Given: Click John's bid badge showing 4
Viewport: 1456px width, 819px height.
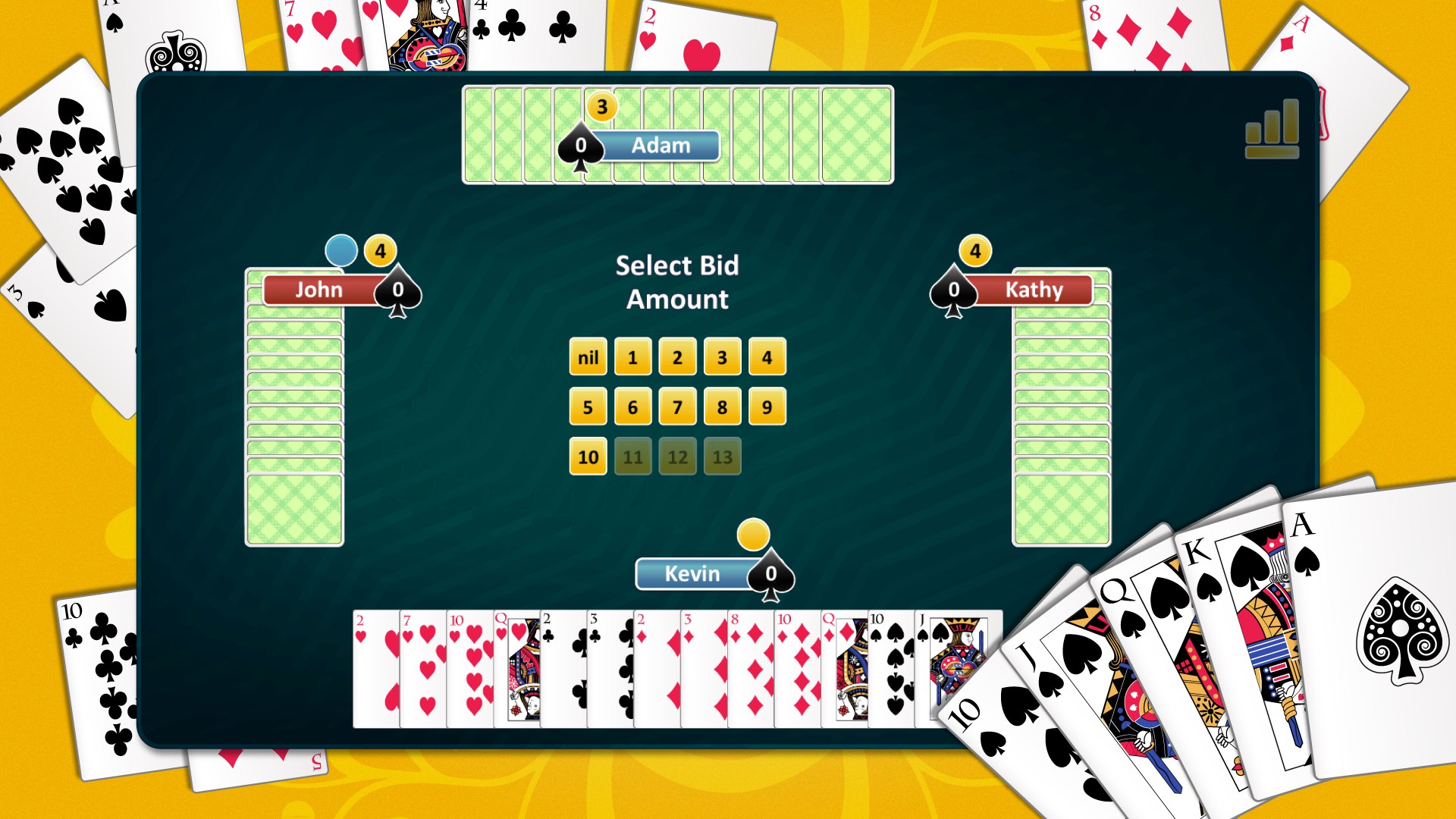Looking at the screenshot, I should tap(380, 250).
